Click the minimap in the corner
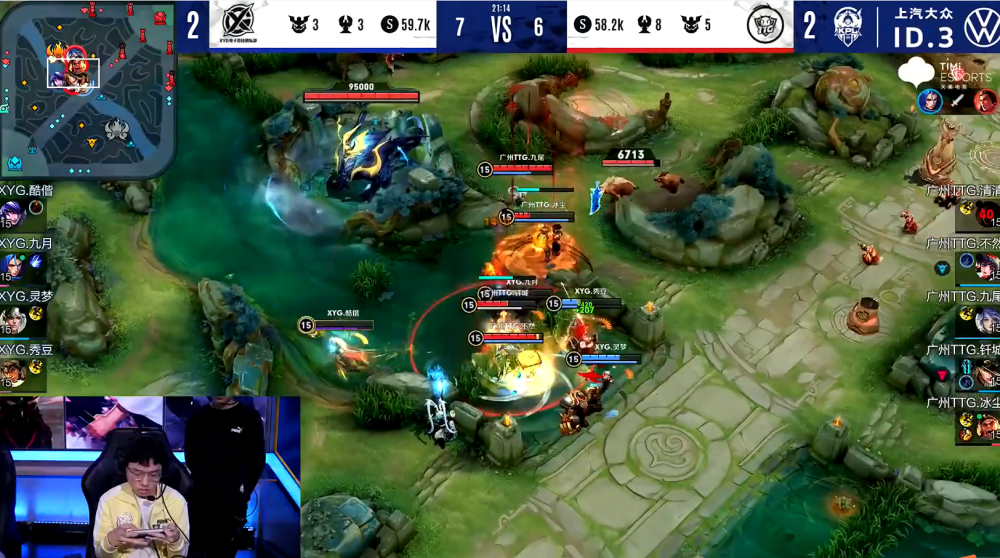 pyautogui.click(x=88, y=88)
